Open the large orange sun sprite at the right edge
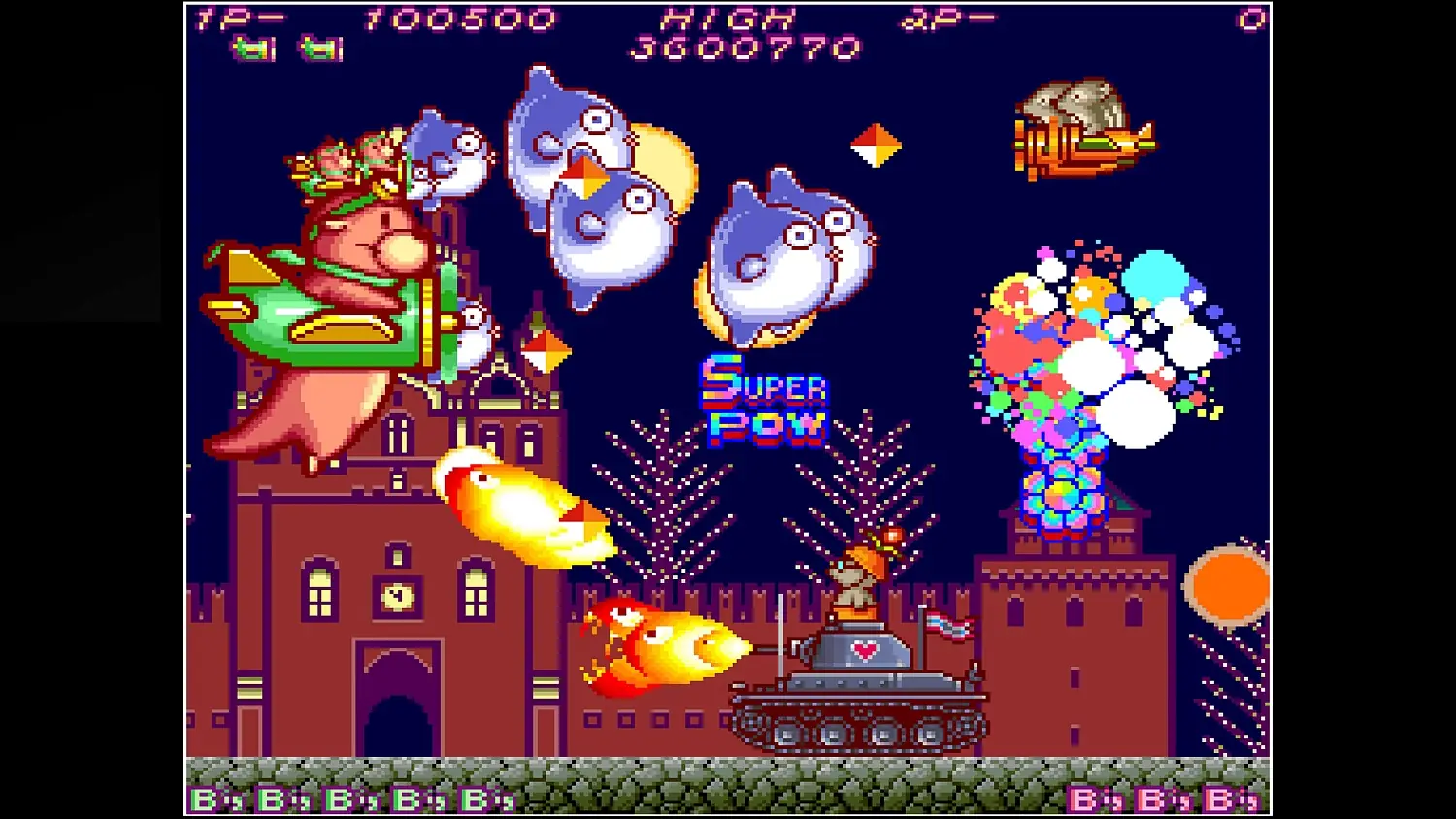Image resolution: width=1456 pixels, height=819 pixels. (x=1228, y=582)
